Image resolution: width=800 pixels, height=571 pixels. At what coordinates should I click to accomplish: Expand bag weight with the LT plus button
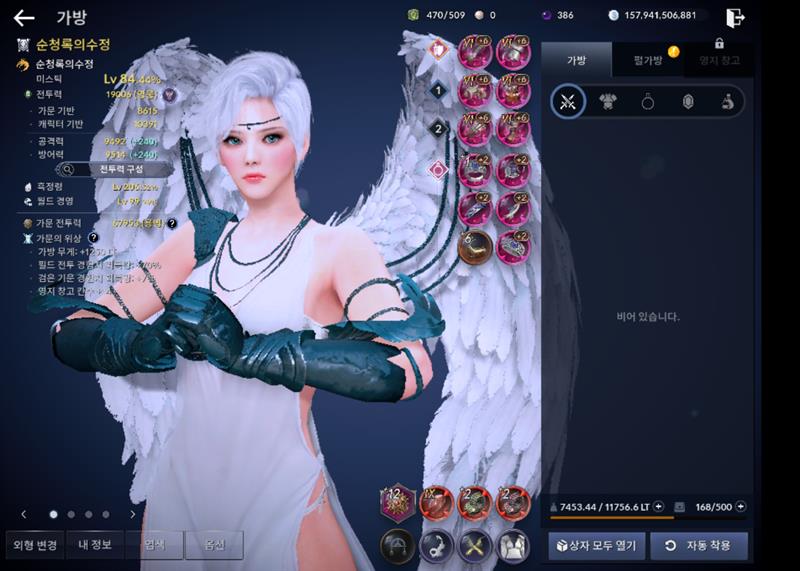(x=658, y=507)
